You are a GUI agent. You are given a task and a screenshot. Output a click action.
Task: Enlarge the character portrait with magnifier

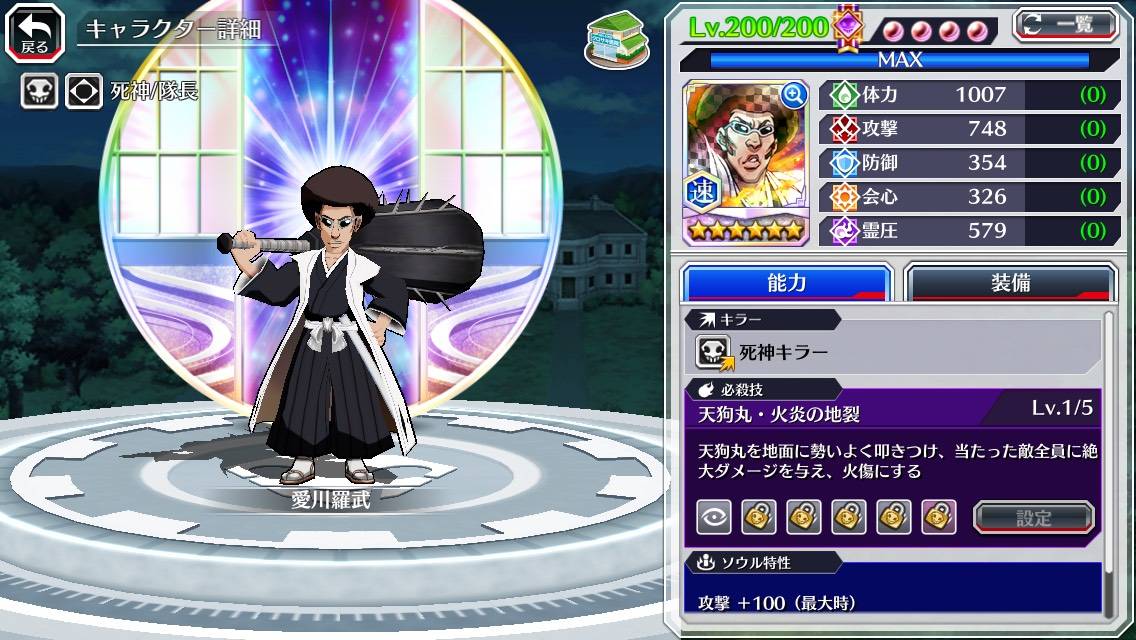(794, 95)
